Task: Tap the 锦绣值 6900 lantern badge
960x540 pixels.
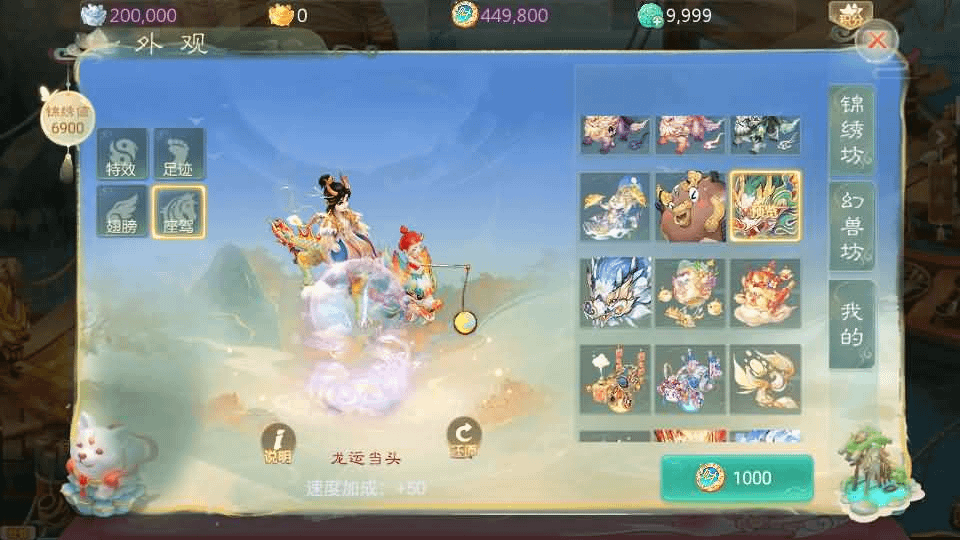Action: (x=67, y=120)
